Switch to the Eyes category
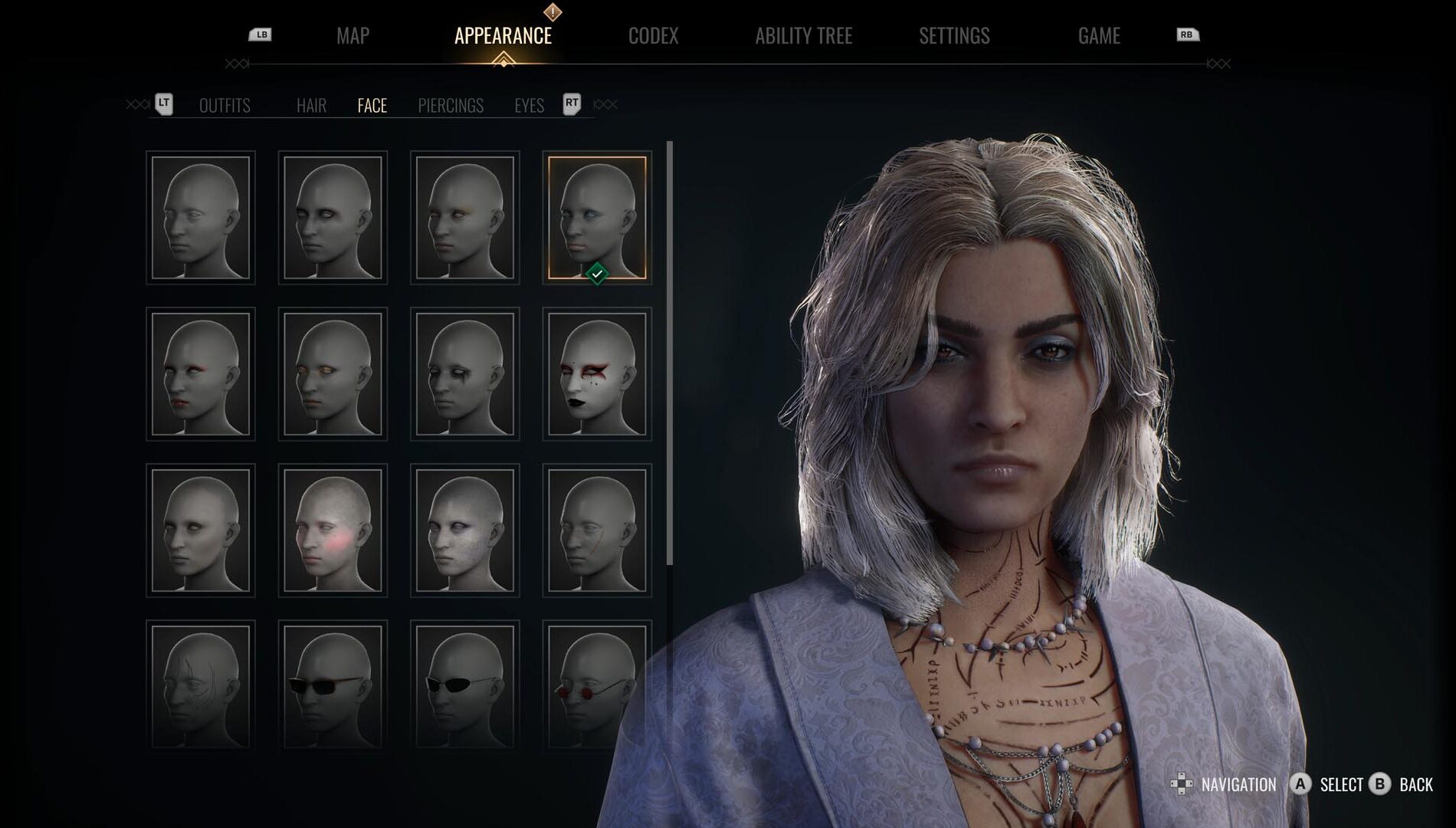This screenshot has height=828, width=1456. click(x=529, y=106)
